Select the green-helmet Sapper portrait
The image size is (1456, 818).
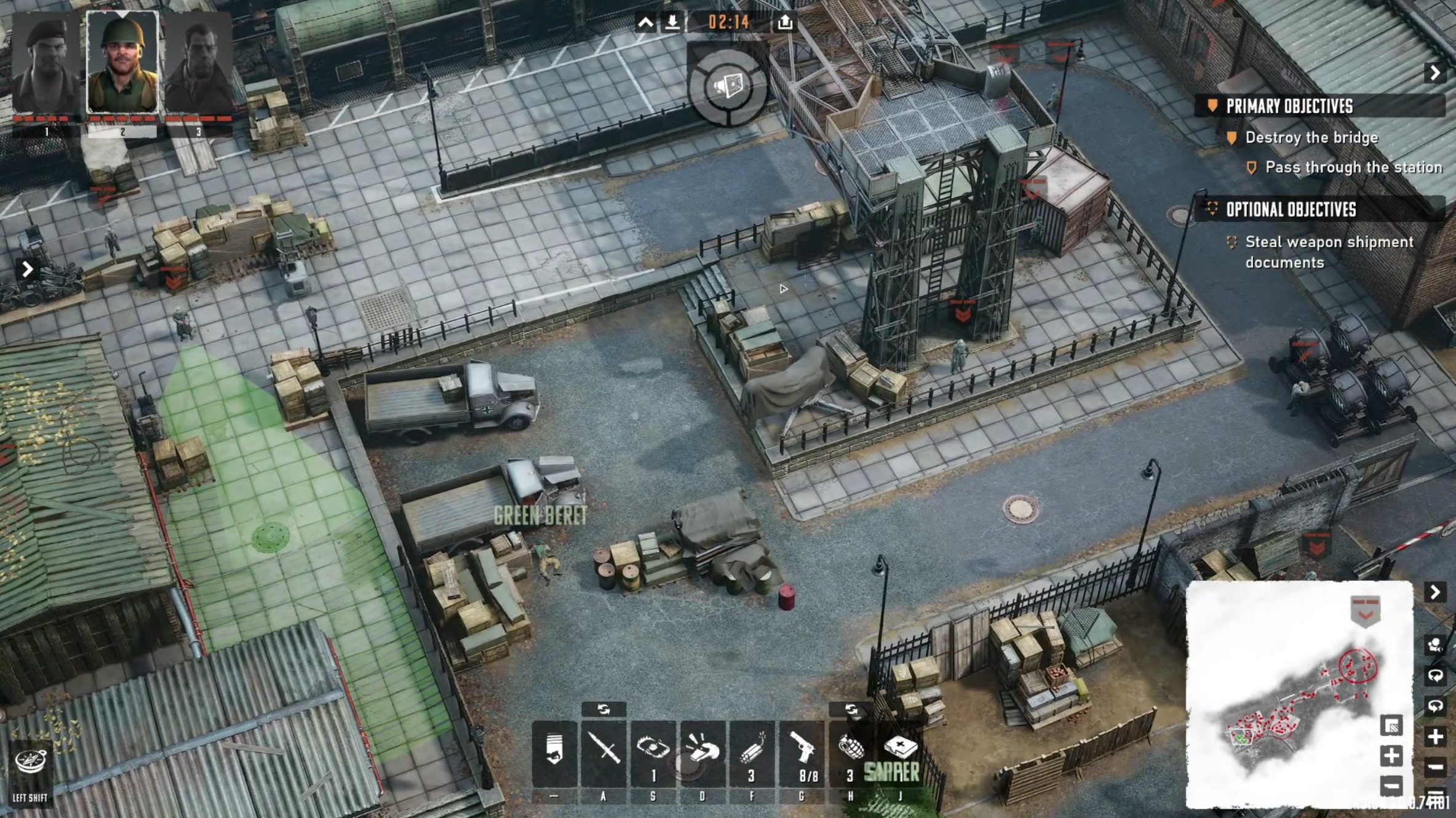[x=122, y=63]
